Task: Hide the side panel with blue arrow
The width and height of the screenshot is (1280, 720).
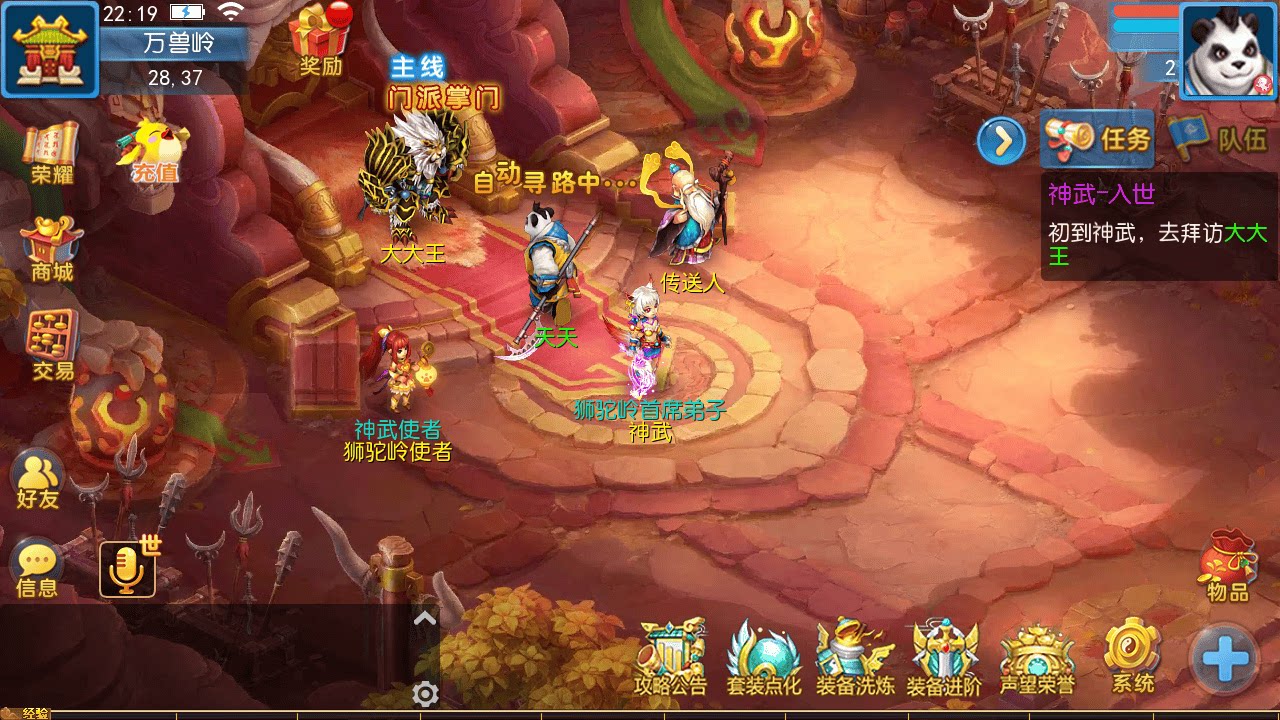Action: point(1003,141)
